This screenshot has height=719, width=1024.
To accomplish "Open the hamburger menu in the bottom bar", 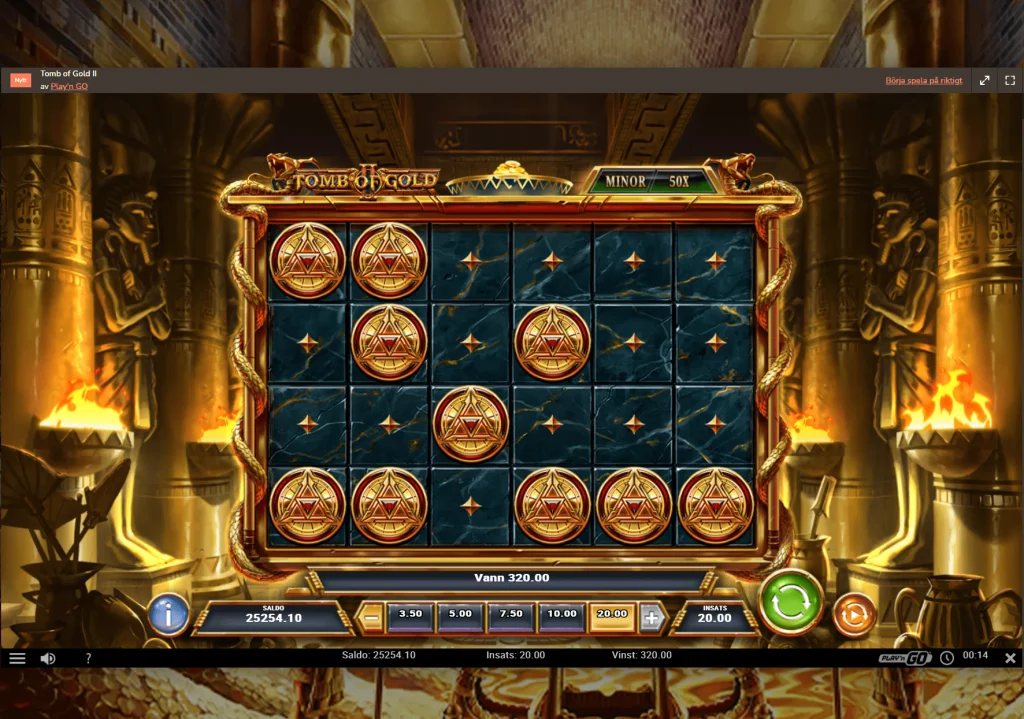I will pyautogui.click(x=17, y=658).
